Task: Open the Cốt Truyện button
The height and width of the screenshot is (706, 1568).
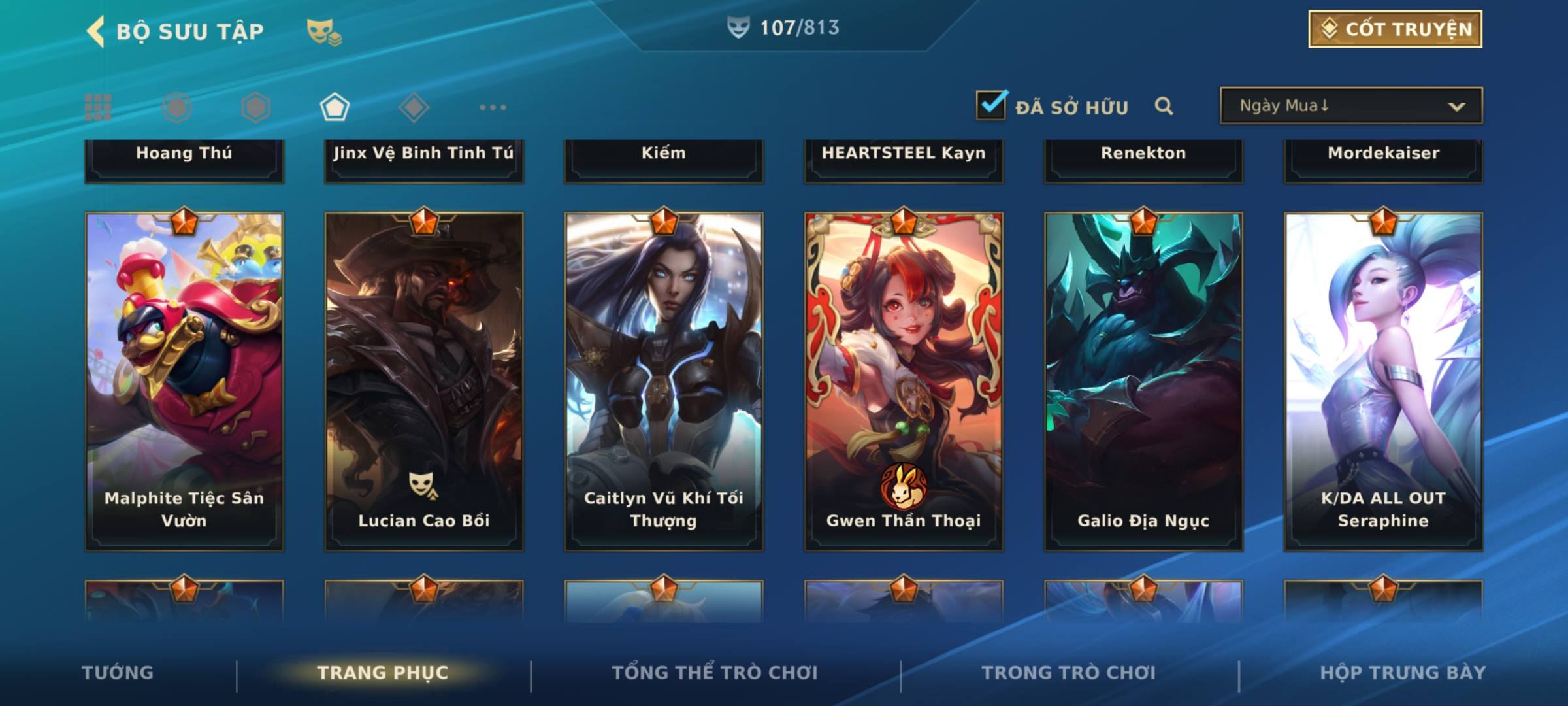Action: click(x=1395, y=29)
